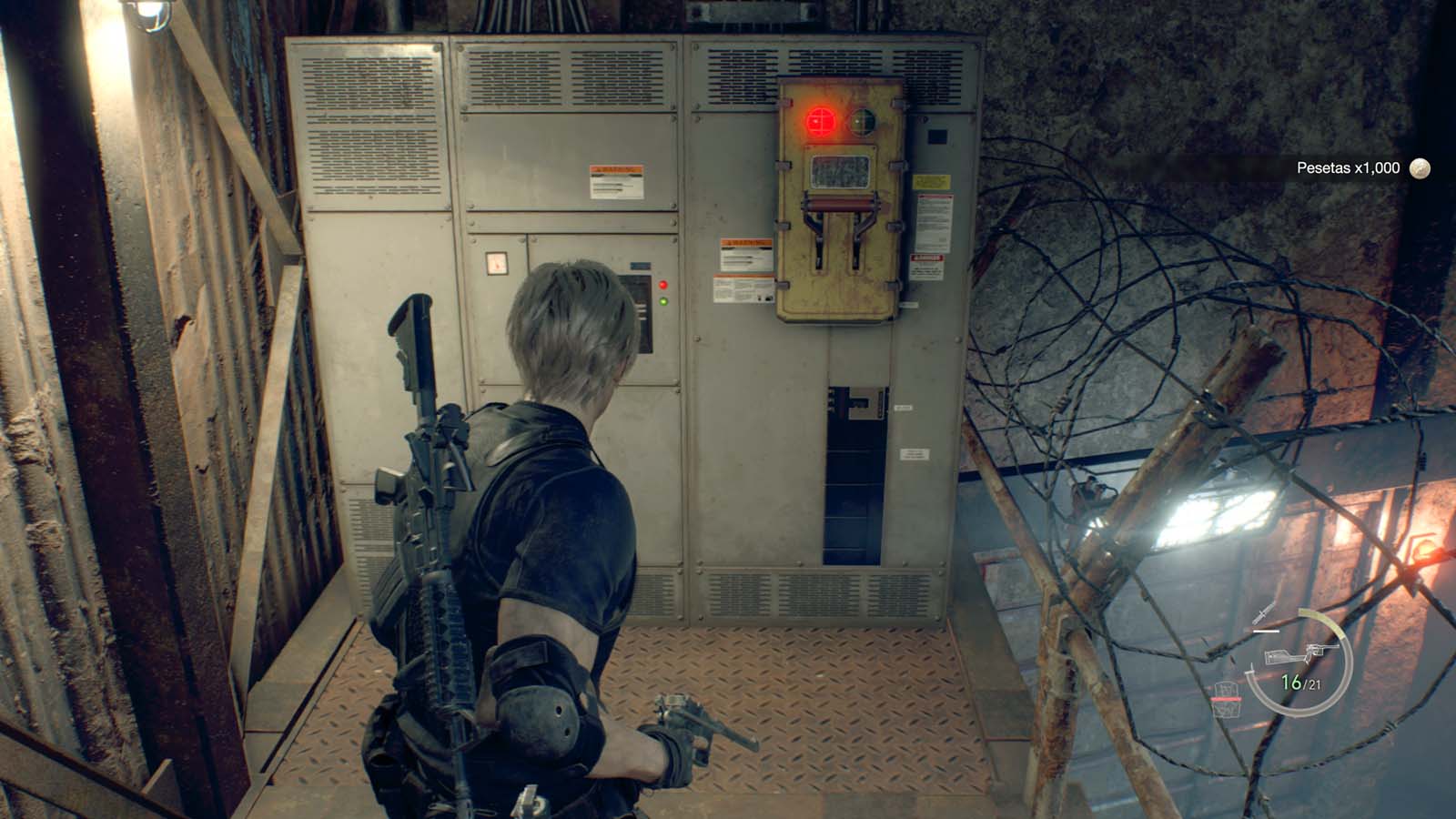Image resolution: width=1456 pixels, height=819 pixels.
Task: Click the red DANGER sticker right of the breaker box
Action: (x=928, y=262)
